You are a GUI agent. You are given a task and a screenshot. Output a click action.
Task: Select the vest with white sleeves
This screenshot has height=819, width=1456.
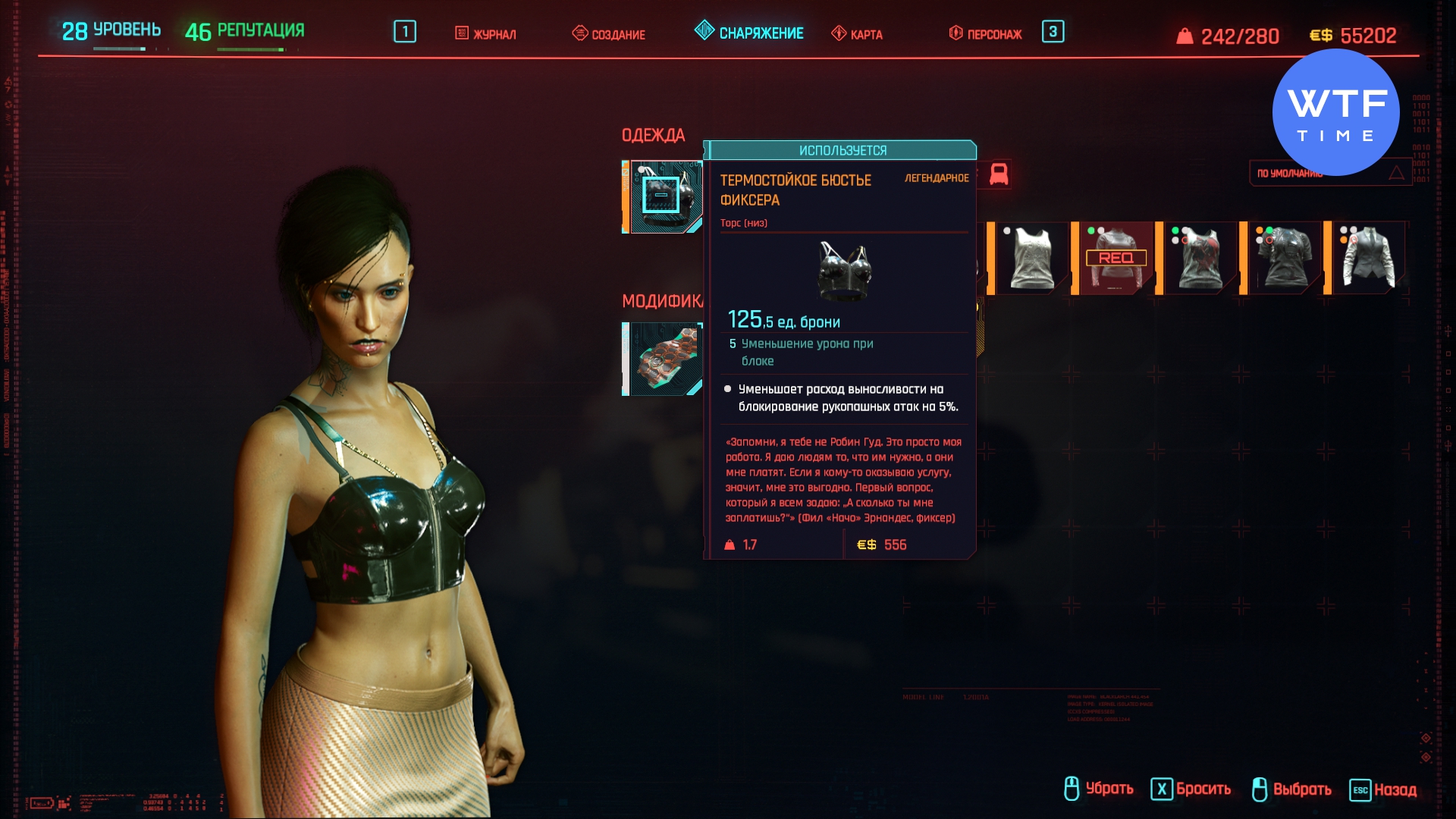click(1368, 258)
